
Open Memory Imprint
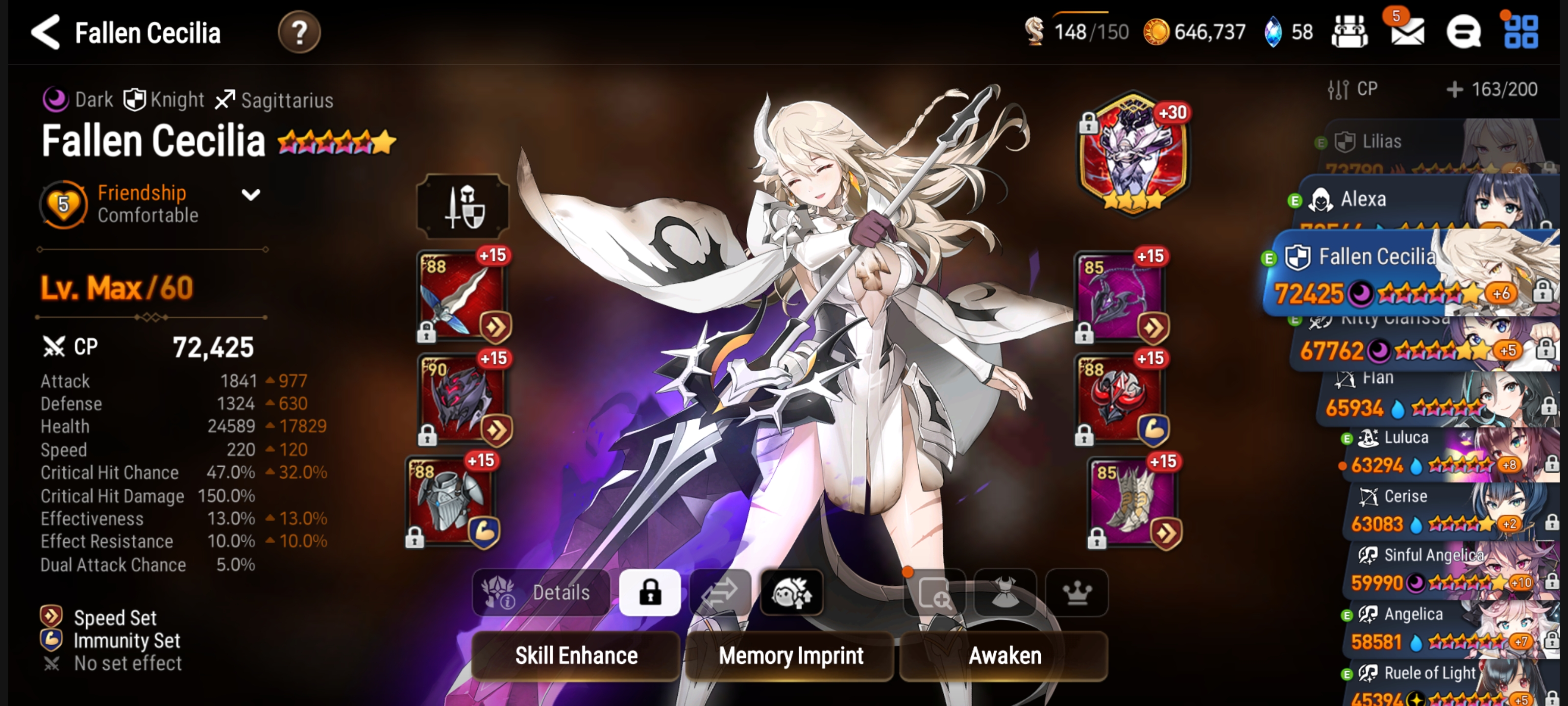coord(790,656)
